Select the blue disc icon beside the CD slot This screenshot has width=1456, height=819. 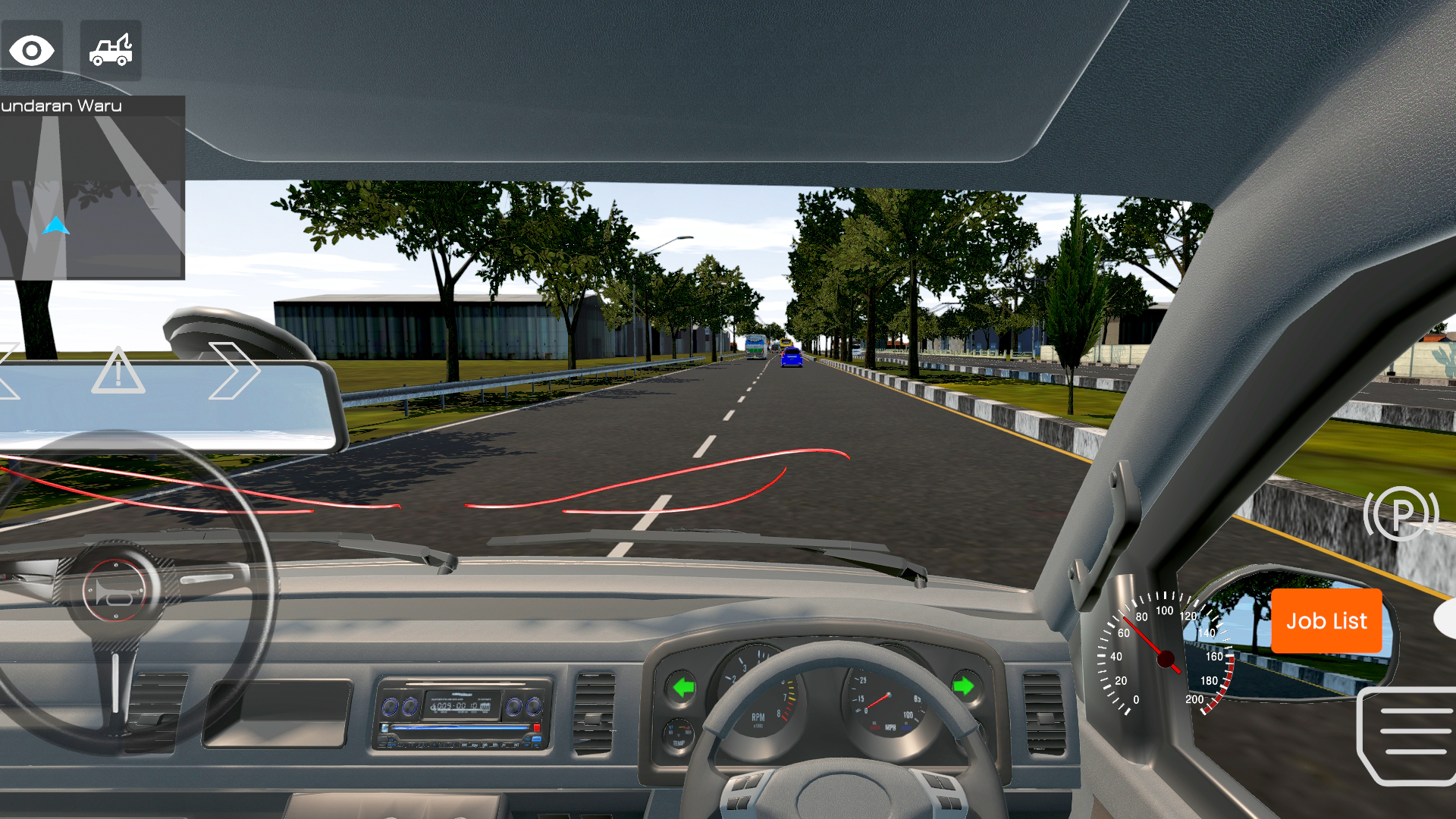384,728
